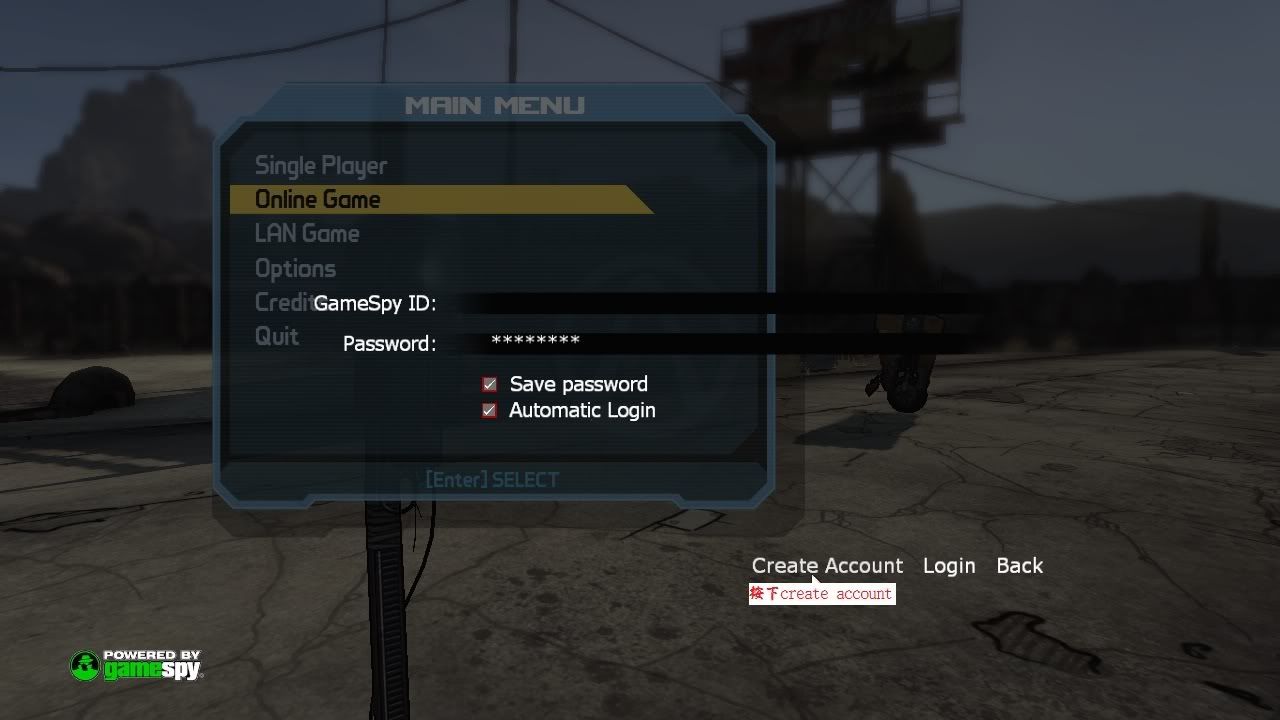Open the Options menu
Screen dimensions: 1280x720
[295, 269]
